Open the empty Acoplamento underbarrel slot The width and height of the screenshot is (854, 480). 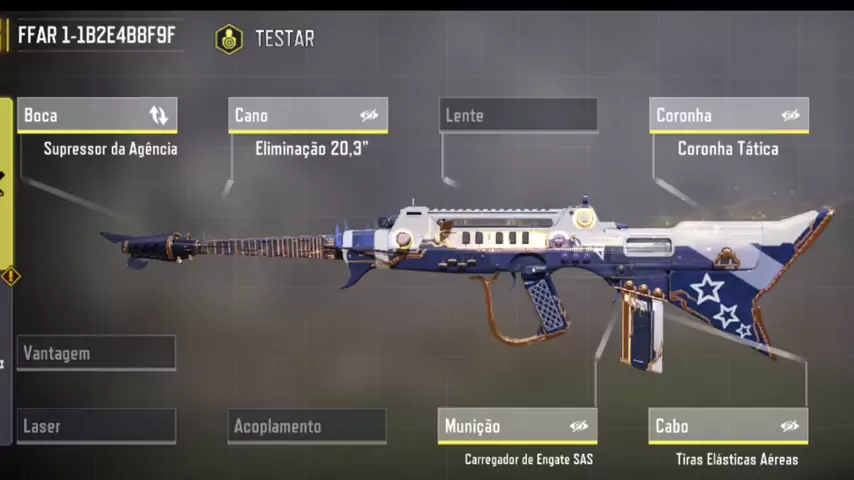pyautogui.click(x=306, y=426)
